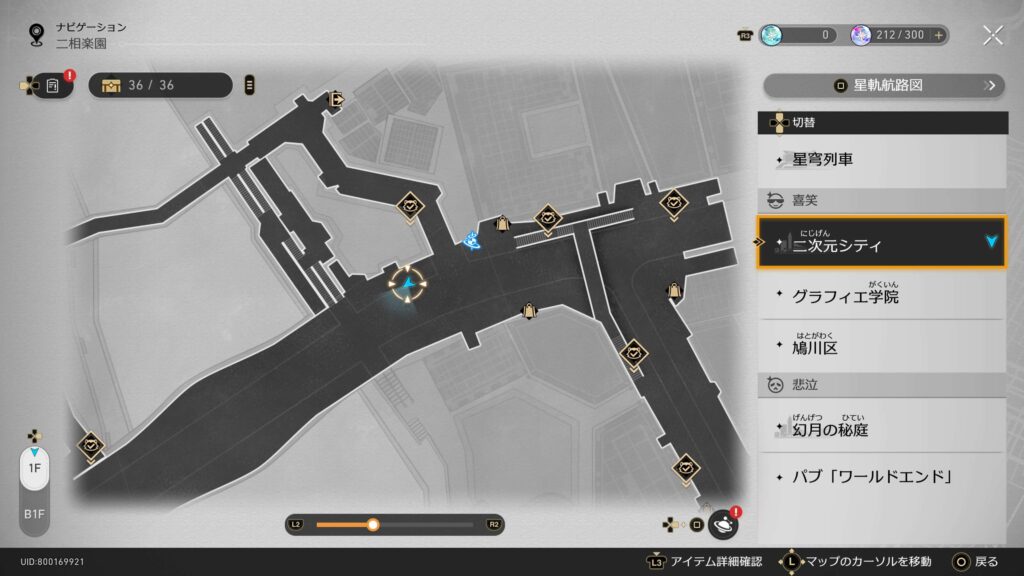Close the map with the X button

click(x=992, y=35)
